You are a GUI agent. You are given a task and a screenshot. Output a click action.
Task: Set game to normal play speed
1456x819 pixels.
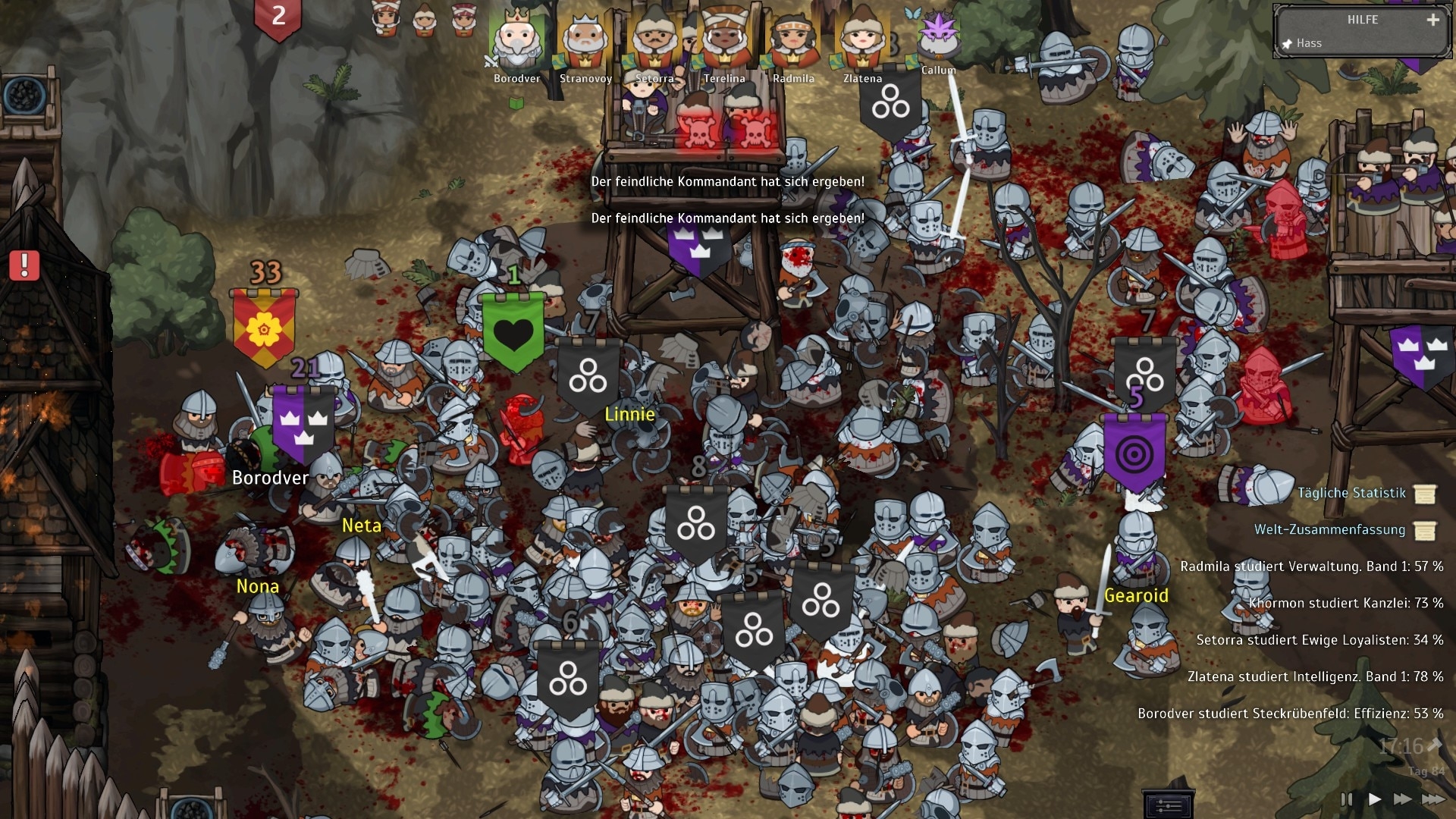(x=1374, y=799)
